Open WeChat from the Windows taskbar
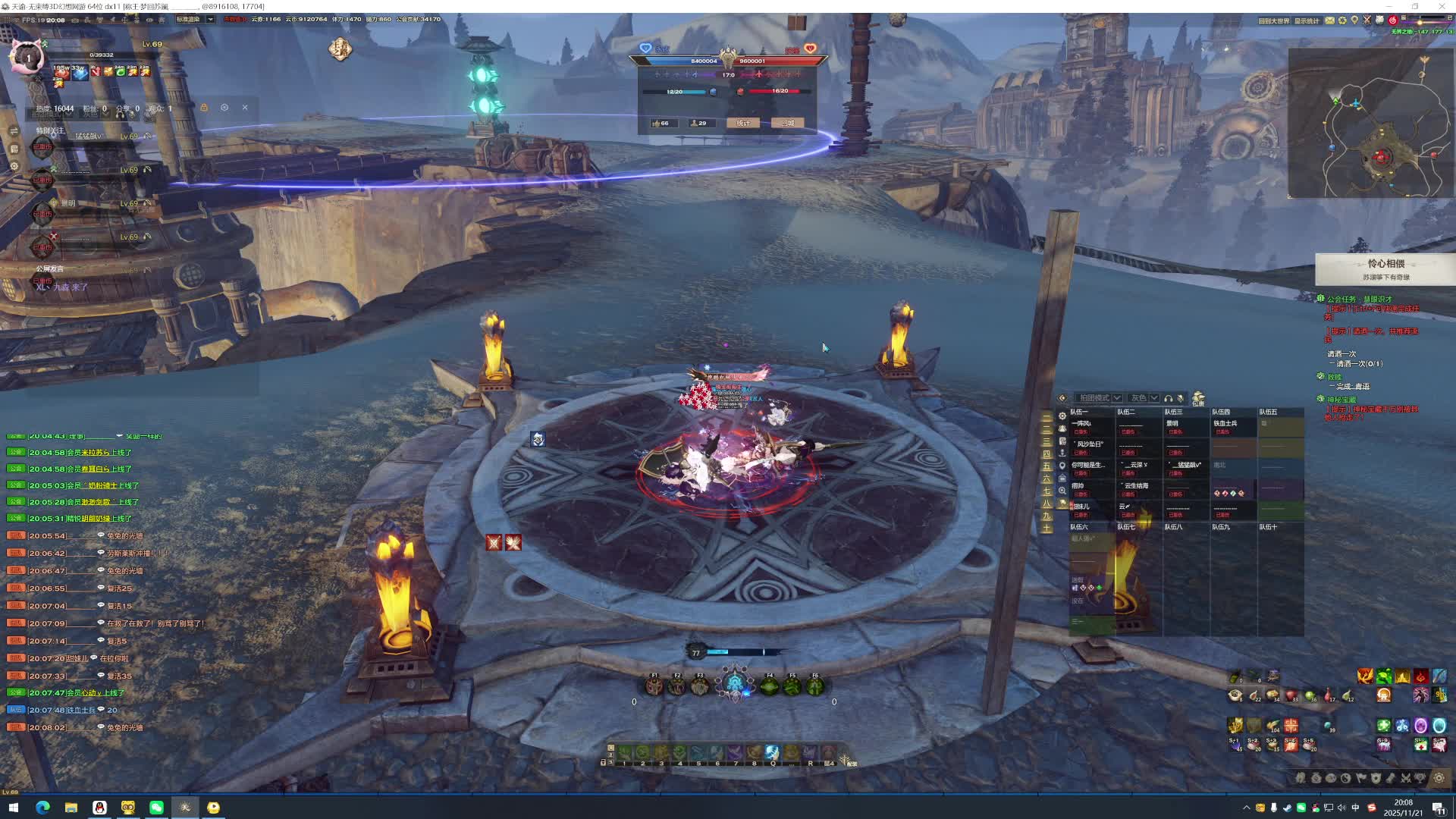Viewport: 1456px width, 819px height. click(156, 808)
